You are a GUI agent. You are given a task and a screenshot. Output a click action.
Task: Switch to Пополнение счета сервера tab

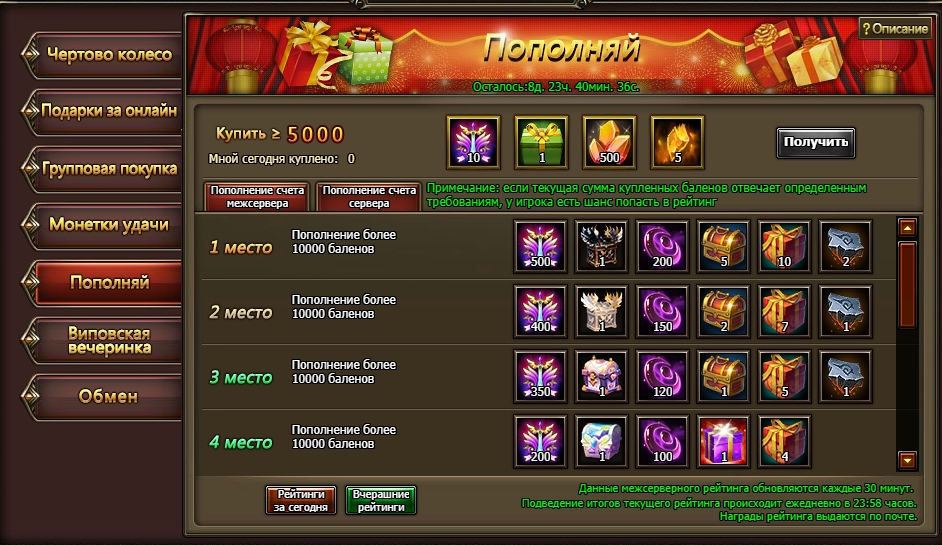click(x=369, y=196)
